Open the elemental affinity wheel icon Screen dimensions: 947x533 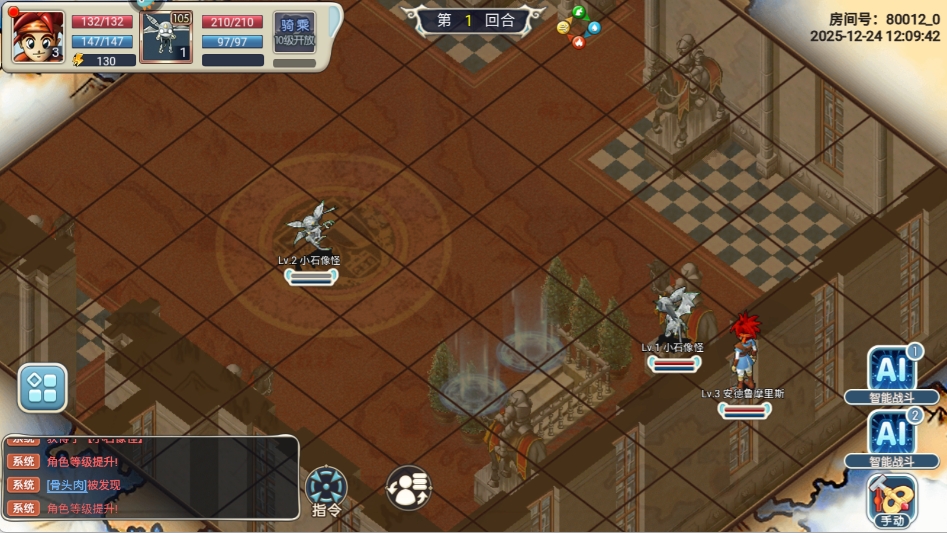tap(578, 27)
